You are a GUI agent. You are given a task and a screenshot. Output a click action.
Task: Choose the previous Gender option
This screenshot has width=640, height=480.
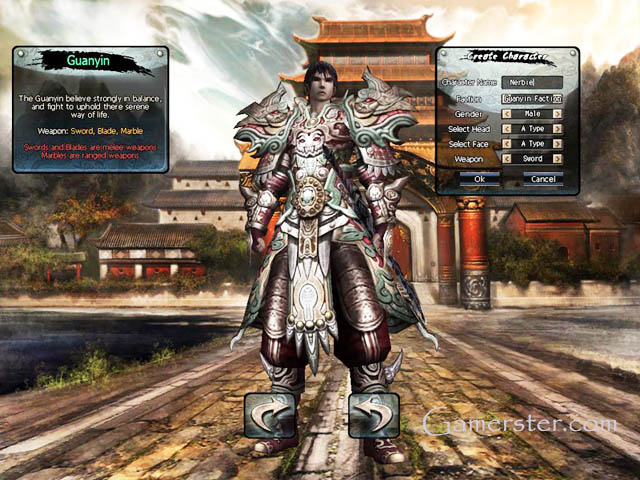[507, 114]
